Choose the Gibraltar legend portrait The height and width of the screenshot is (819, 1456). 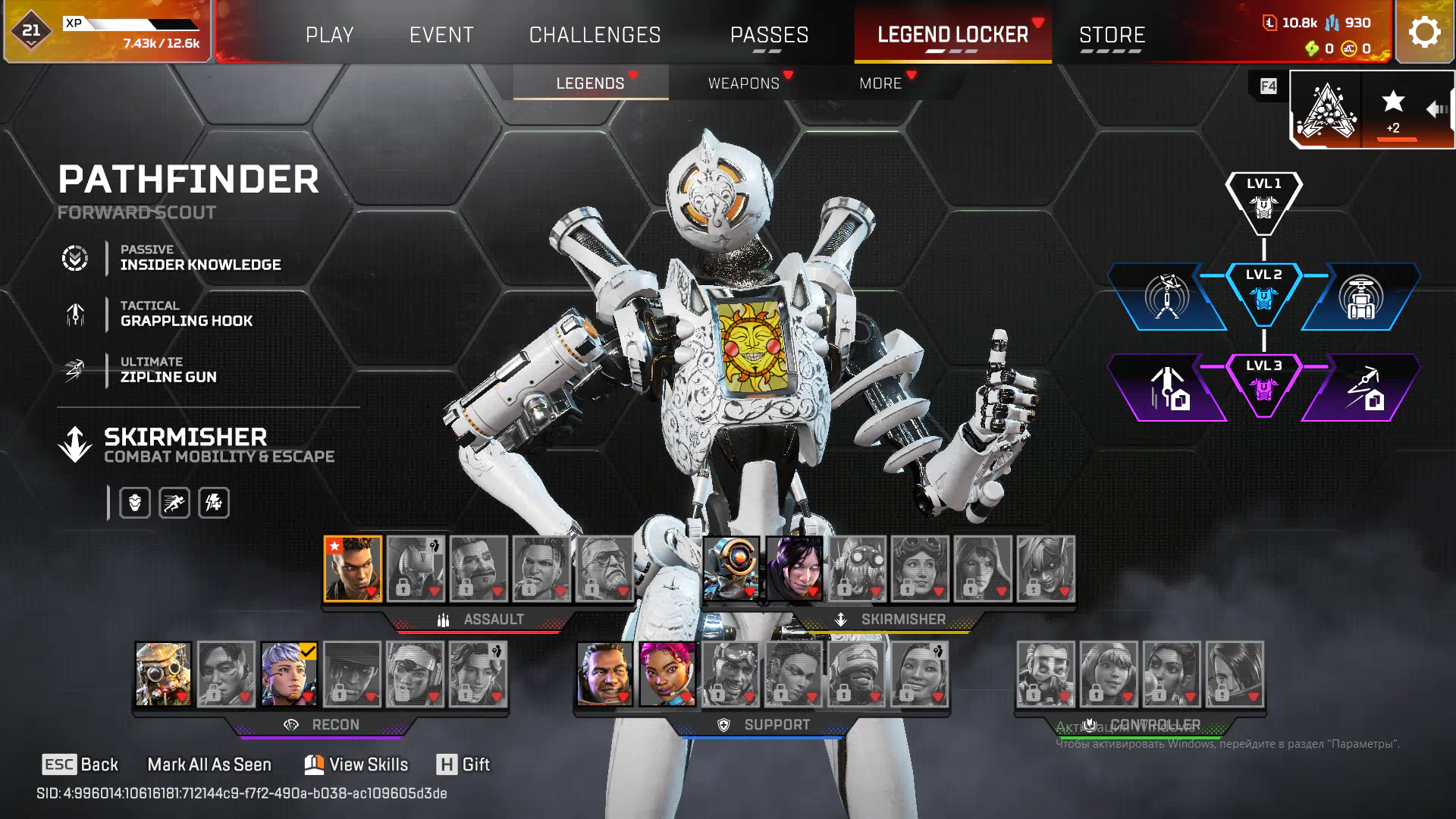604,673
